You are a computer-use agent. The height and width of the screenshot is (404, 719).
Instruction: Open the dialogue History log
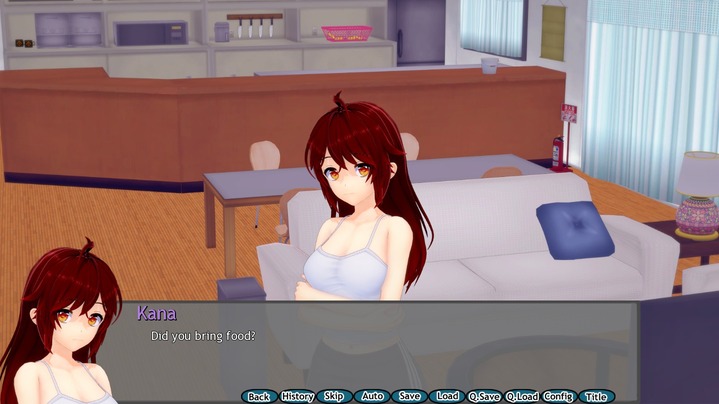click(297, 396)
